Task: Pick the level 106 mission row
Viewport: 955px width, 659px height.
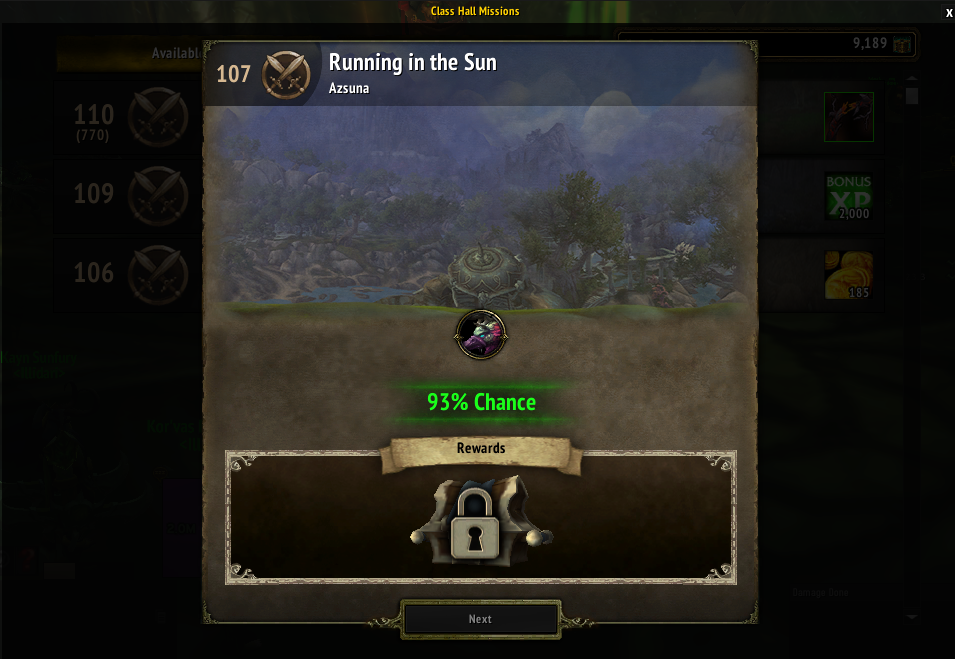Action: [130, 272]
